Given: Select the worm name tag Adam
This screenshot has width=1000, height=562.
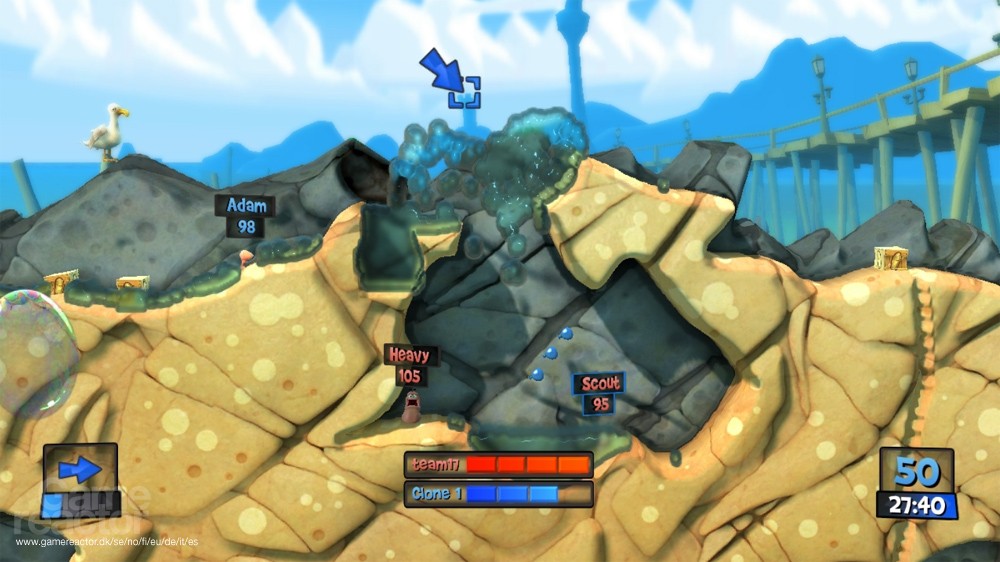Looking at the screenshot, I should click(x=246, y=206).
